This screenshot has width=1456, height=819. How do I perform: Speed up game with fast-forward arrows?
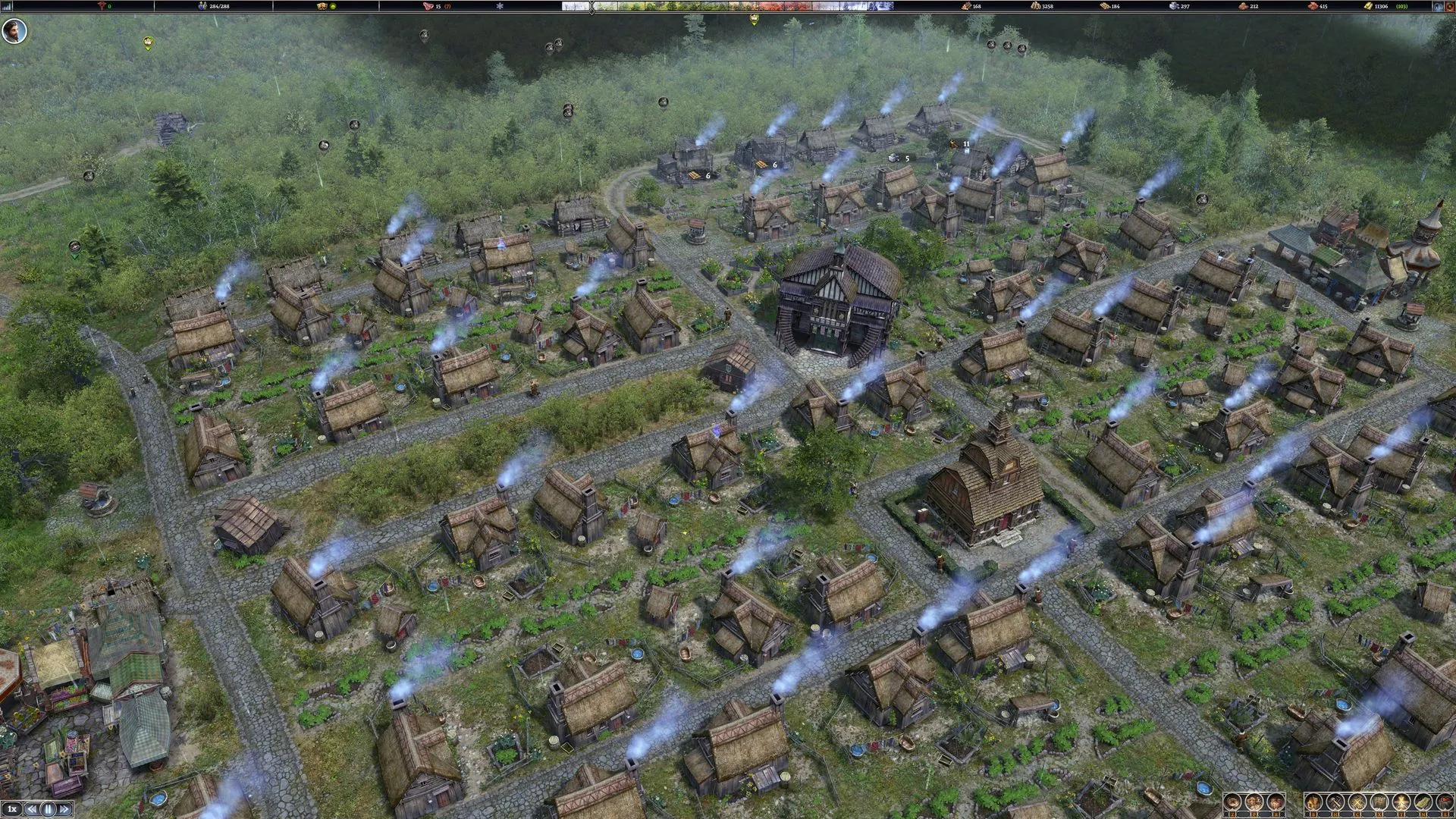[64, 808]
